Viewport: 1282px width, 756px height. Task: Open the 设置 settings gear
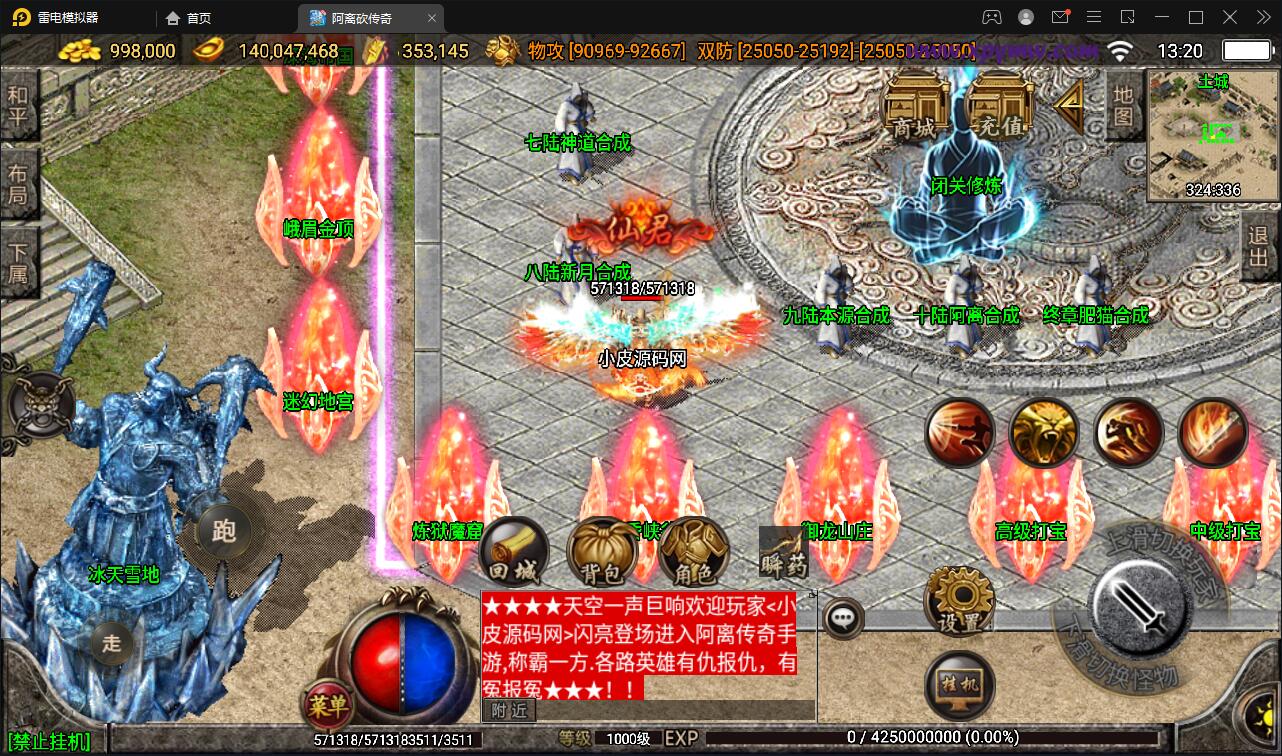(959, 602)
